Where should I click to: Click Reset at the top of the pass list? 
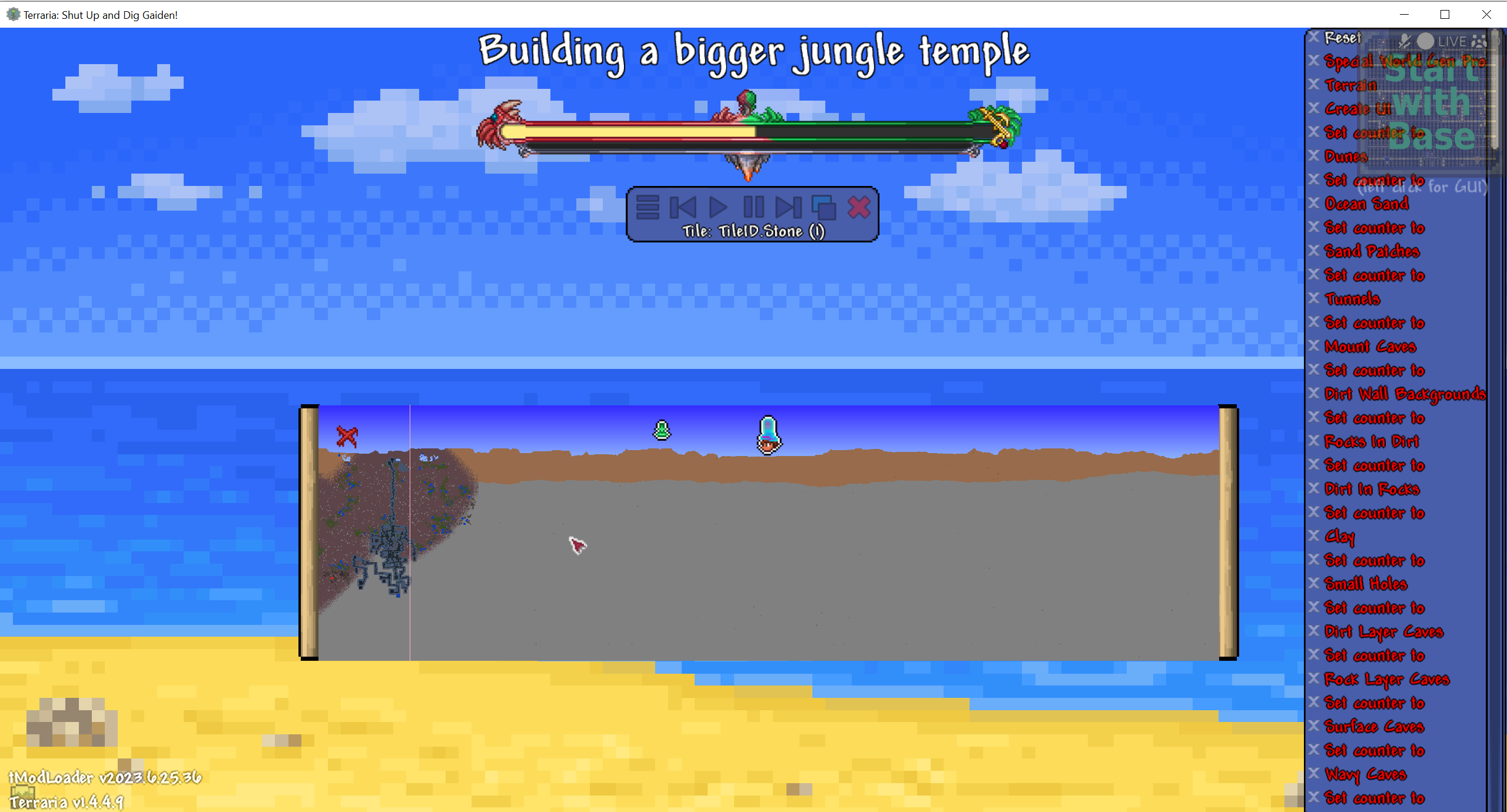point(1342,37)
